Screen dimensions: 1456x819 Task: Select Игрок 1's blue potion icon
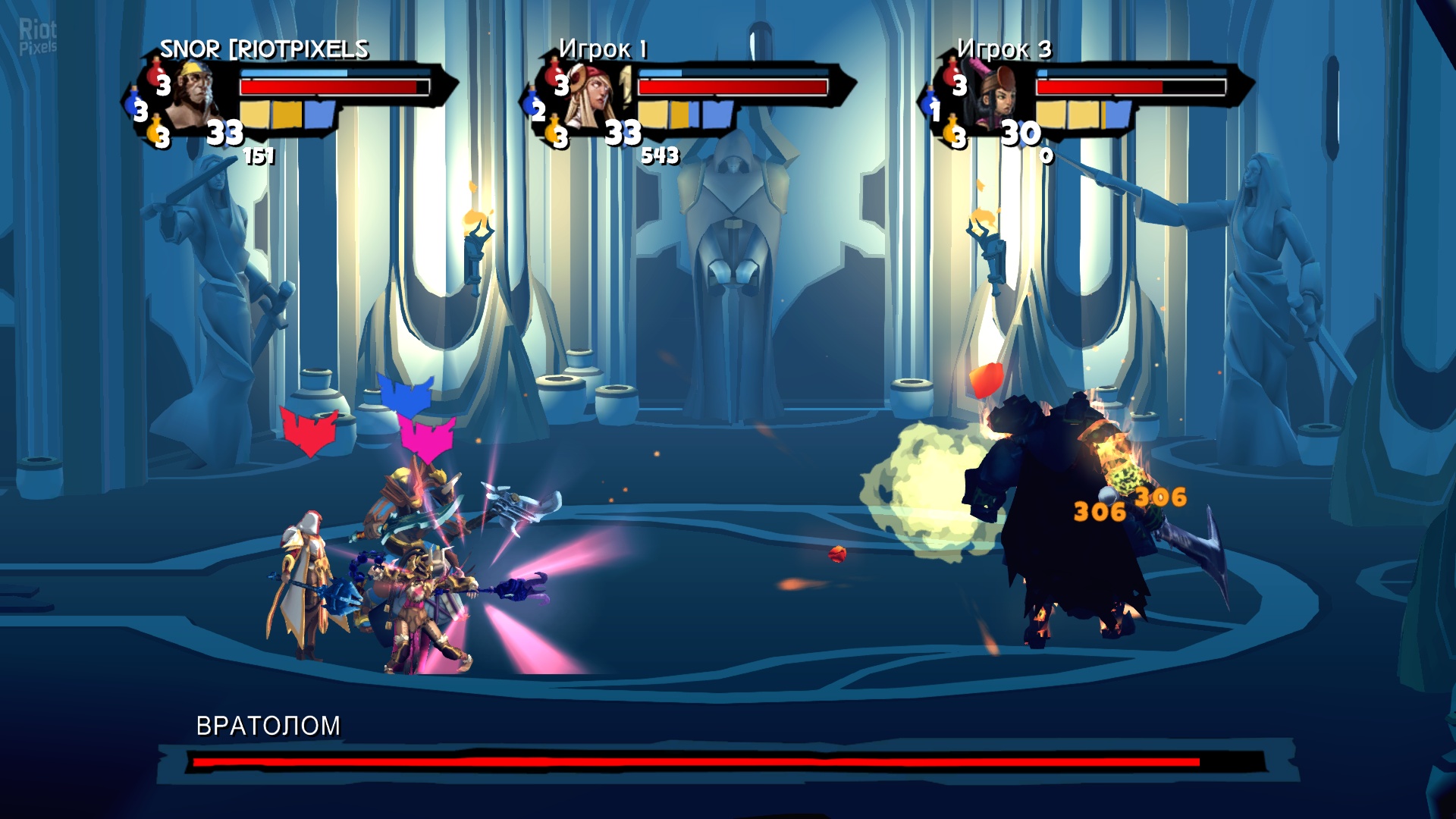(x=535, y=108)
